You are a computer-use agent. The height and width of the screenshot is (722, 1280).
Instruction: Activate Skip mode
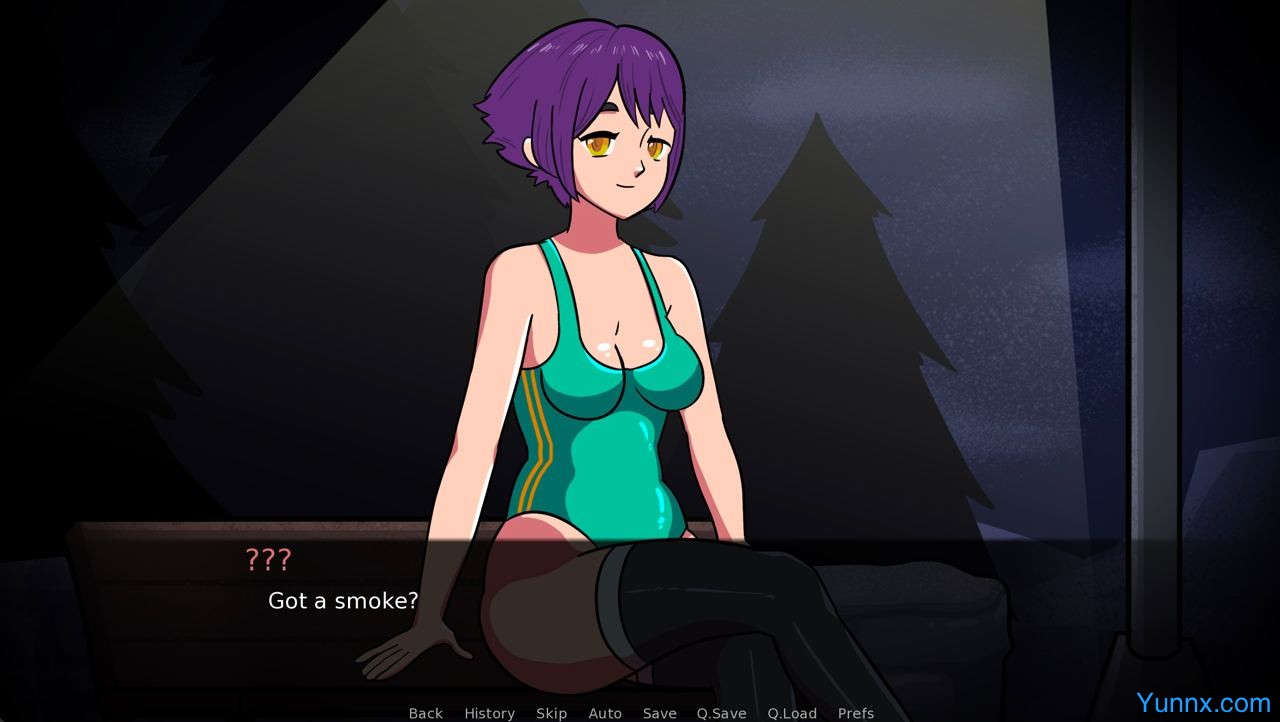pos(551,713)
